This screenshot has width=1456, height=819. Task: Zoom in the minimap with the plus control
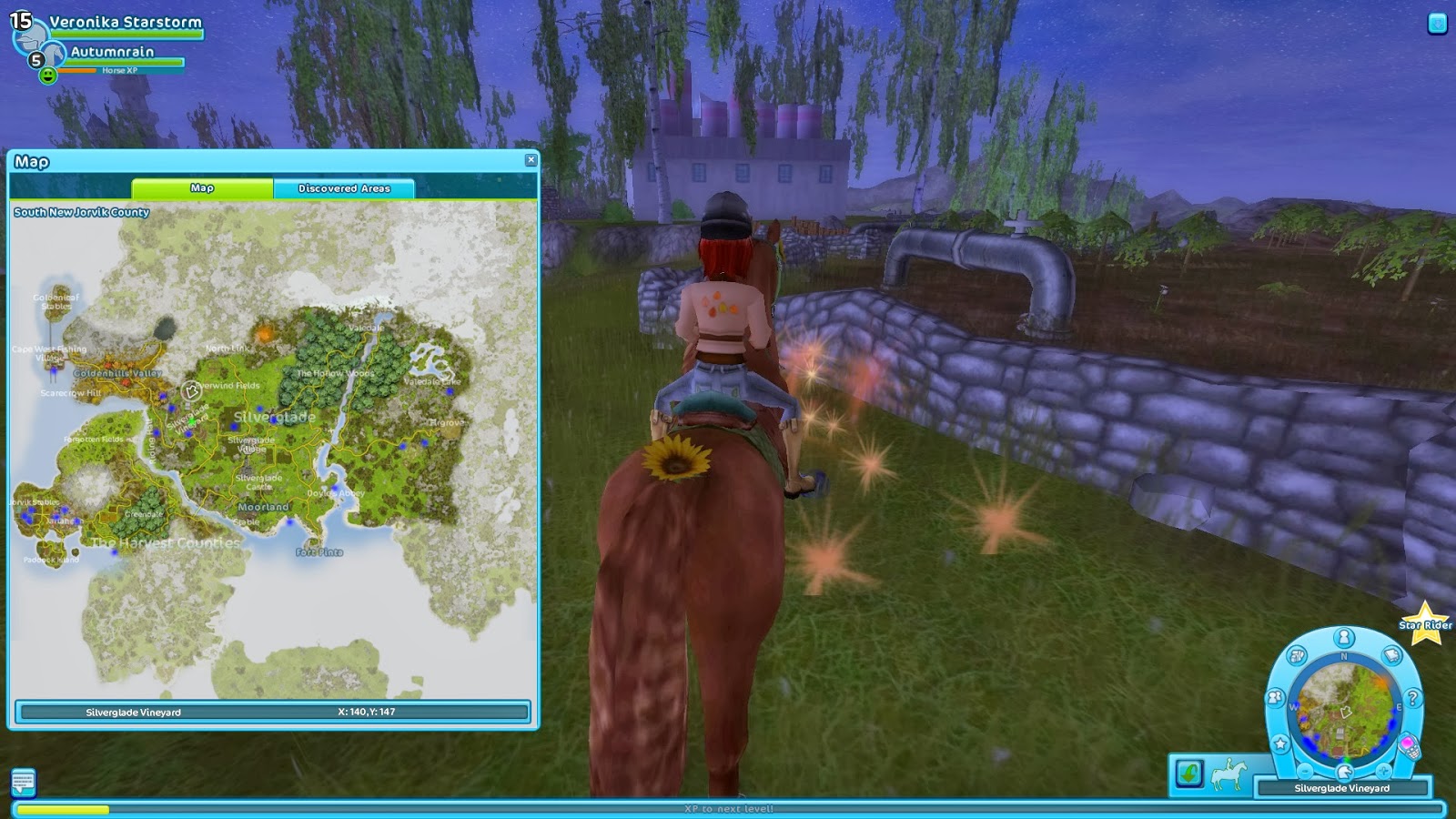point(1384,771)
